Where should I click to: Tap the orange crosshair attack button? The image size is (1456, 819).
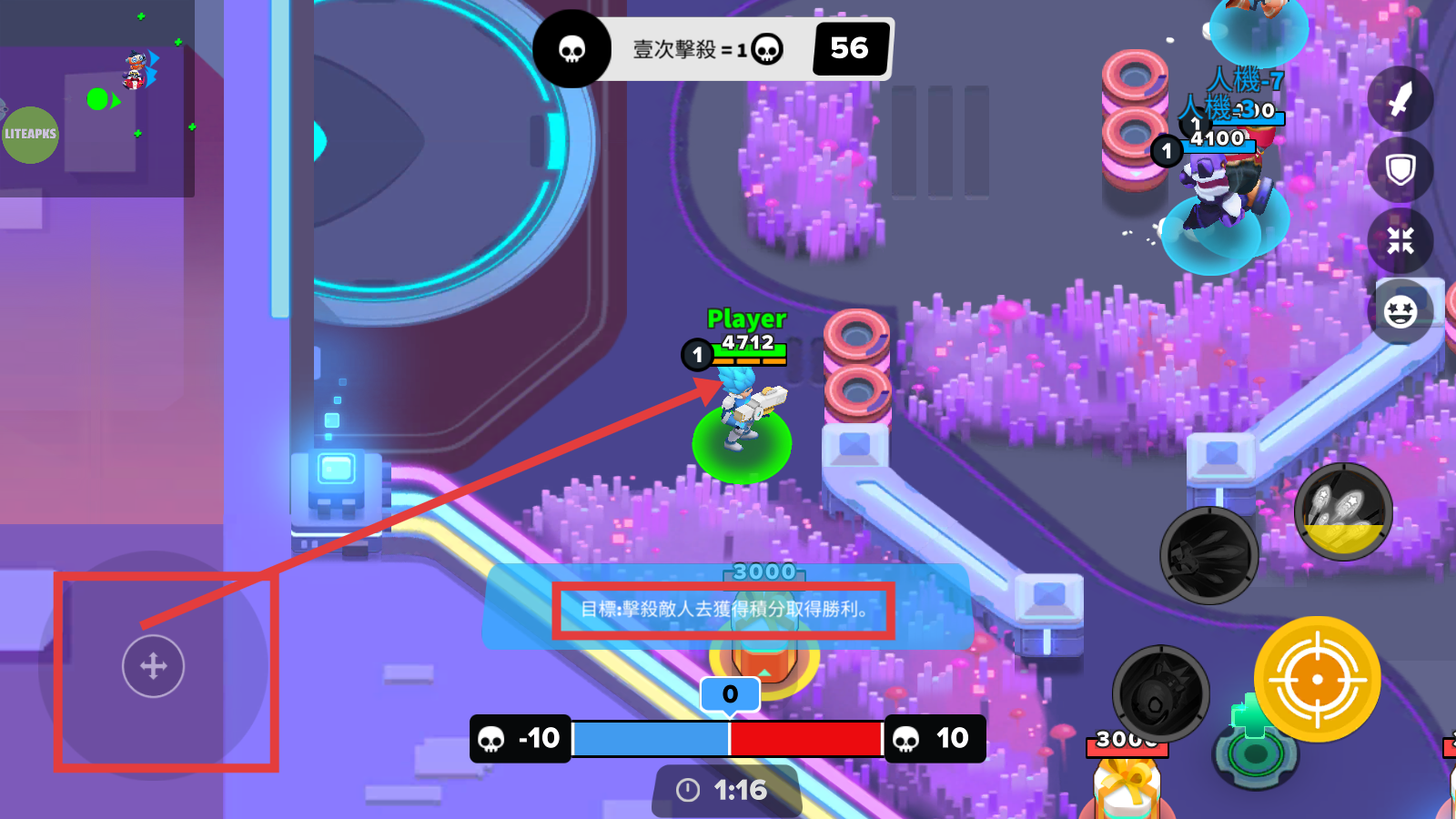1317,679
